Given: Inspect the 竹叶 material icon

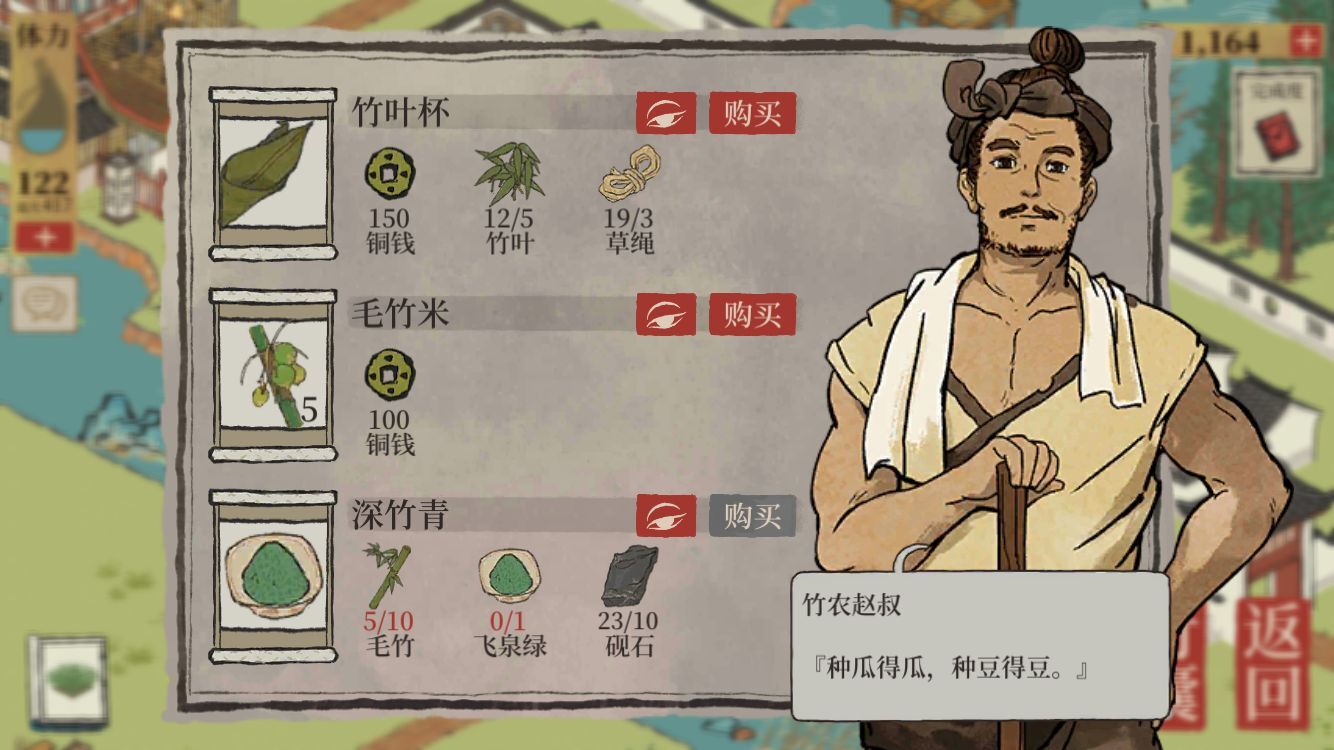Looking at the screenshot, I should tap(509, 174).
